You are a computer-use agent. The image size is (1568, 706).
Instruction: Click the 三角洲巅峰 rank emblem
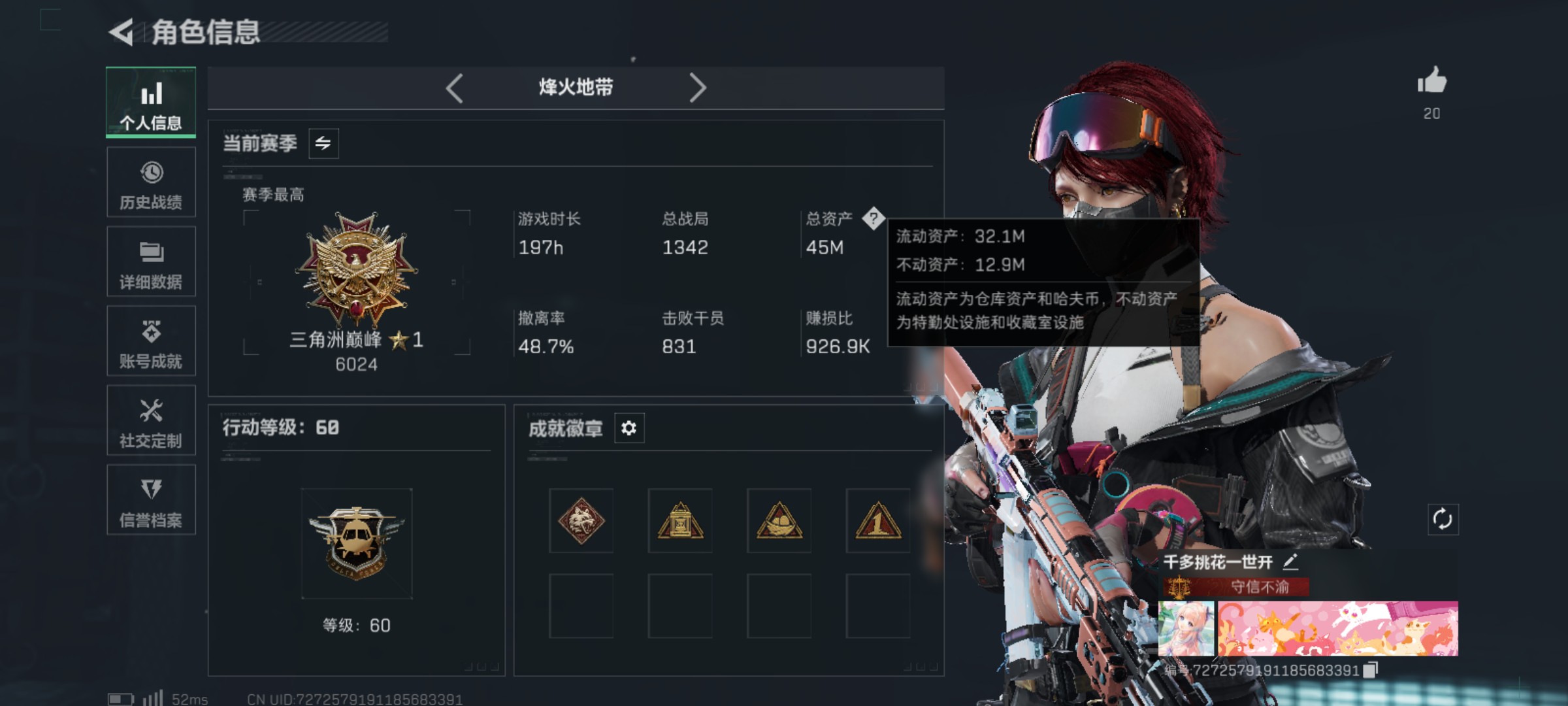click(x=356, y=269)
